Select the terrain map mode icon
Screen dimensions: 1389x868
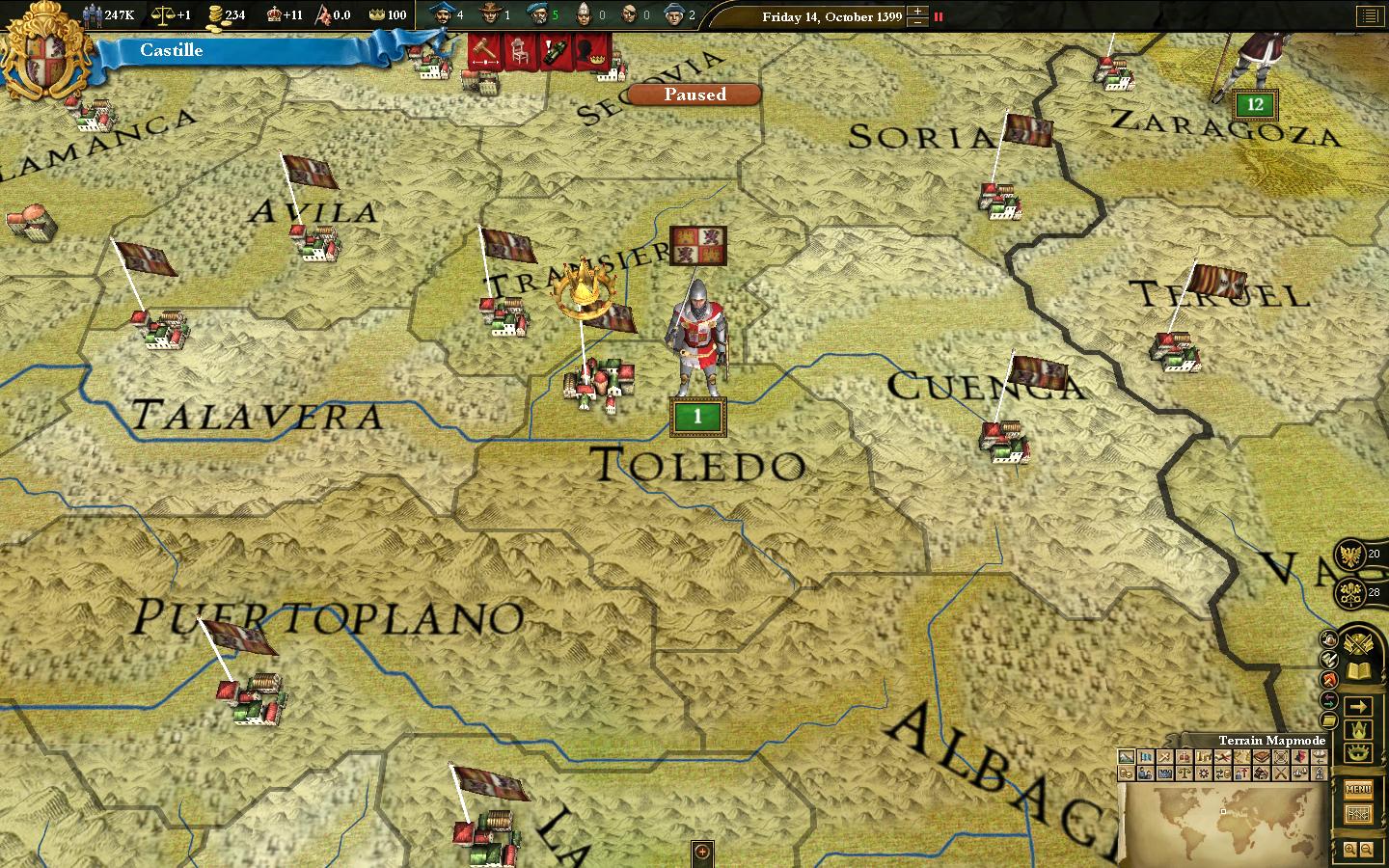(x=1126, y=758)
